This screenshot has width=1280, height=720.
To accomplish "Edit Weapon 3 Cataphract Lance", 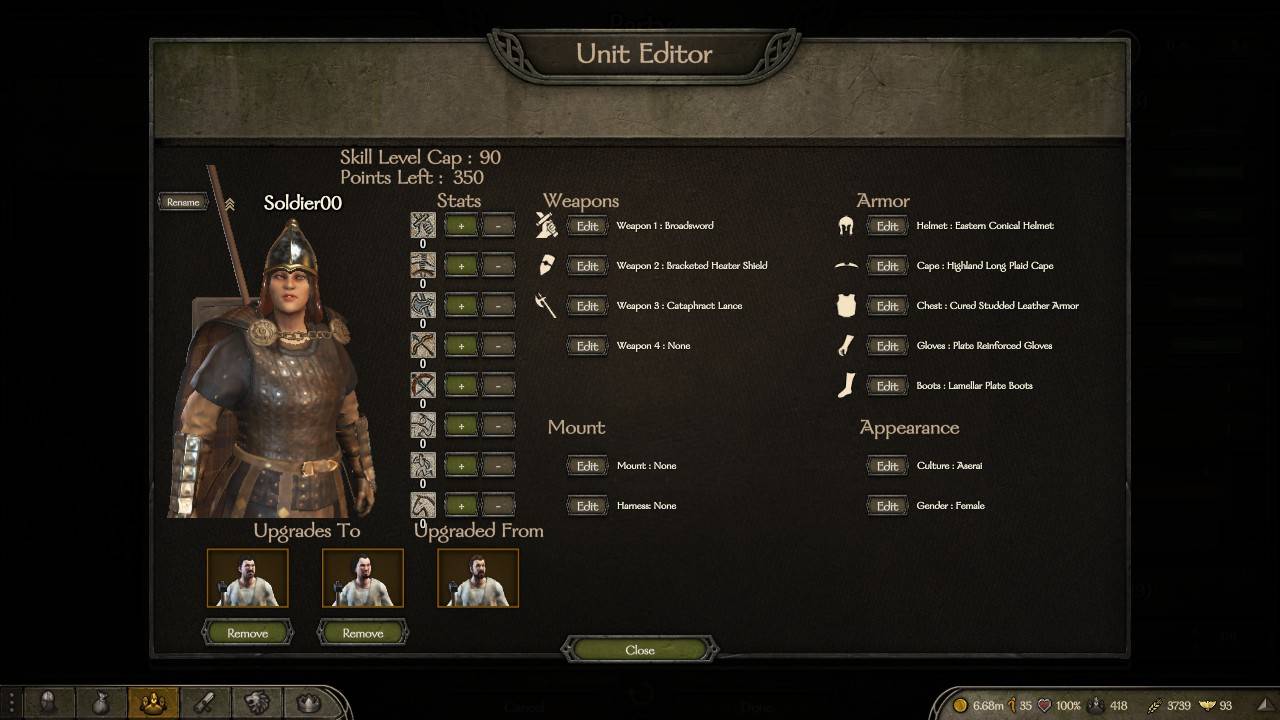I will pos(587,306).
